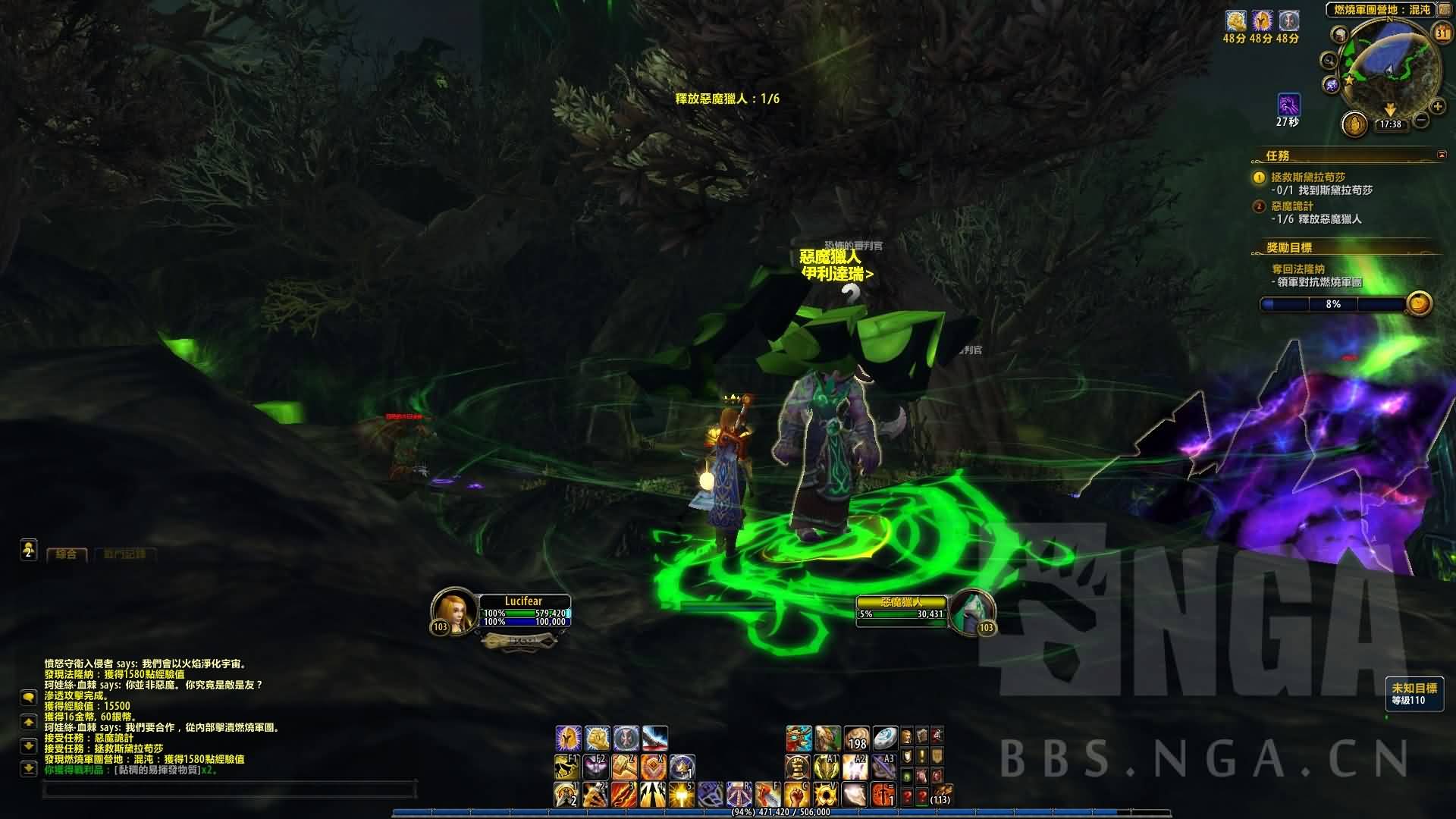The image size is (1456, 819).
Task: Open the social button showing 2 friends
Action: click(x=29, y=549)
